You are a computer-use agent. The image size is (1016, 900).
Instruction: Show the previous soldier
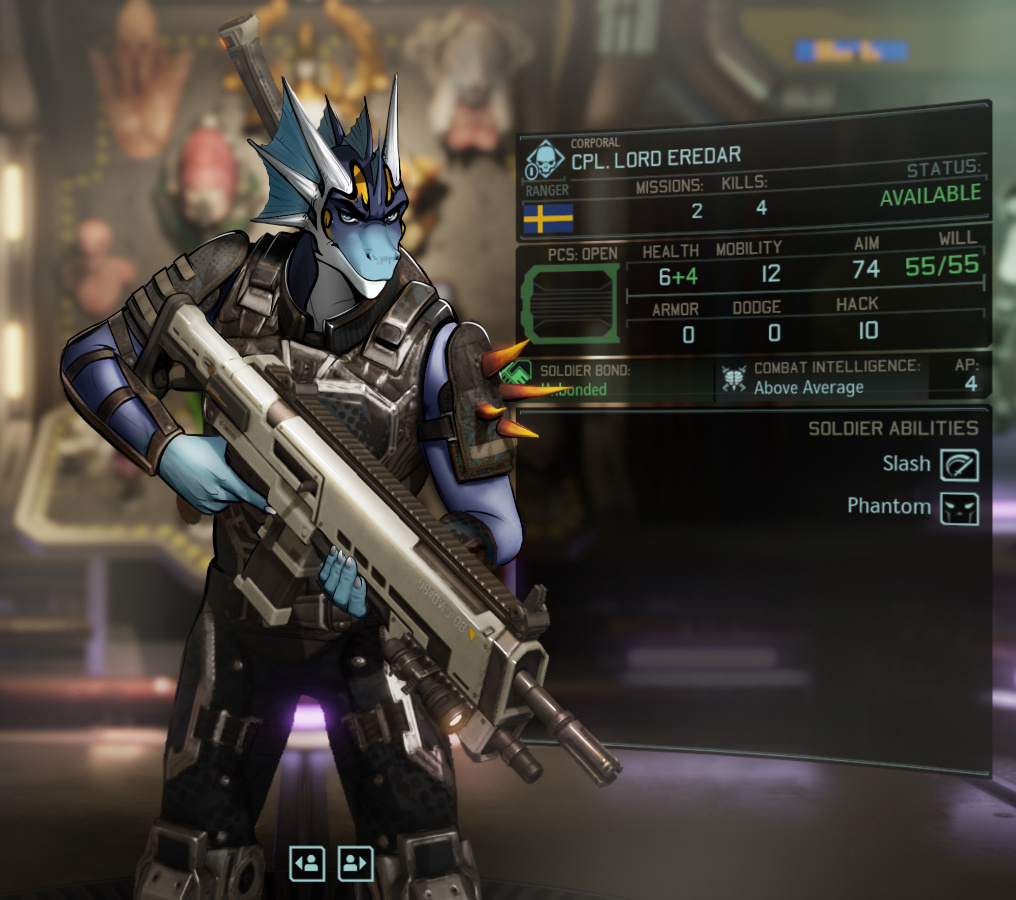coord(307,862)
